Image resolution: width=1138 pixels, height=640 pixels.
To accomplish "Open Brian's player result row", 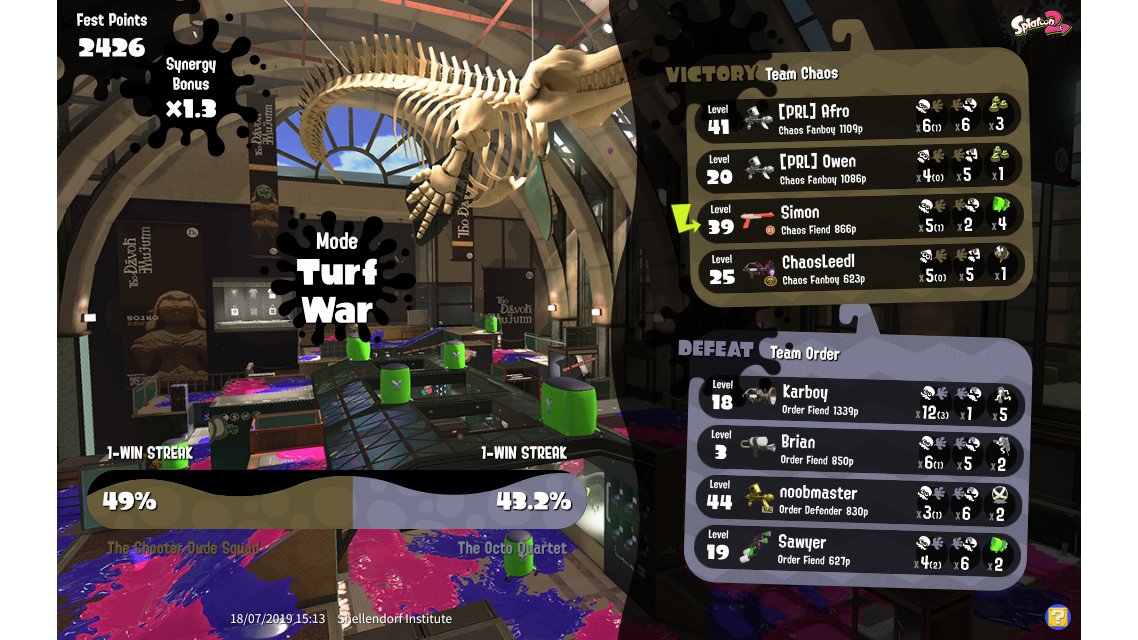I will [858, 449].
